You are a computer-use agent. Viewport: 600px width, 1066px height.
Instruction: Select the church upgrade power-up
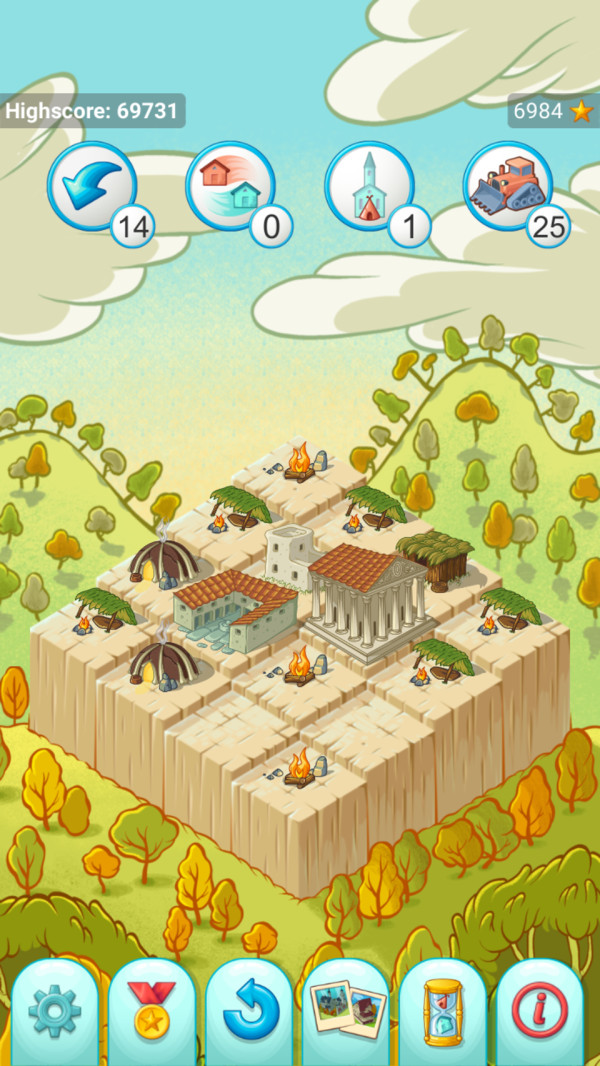369,187
